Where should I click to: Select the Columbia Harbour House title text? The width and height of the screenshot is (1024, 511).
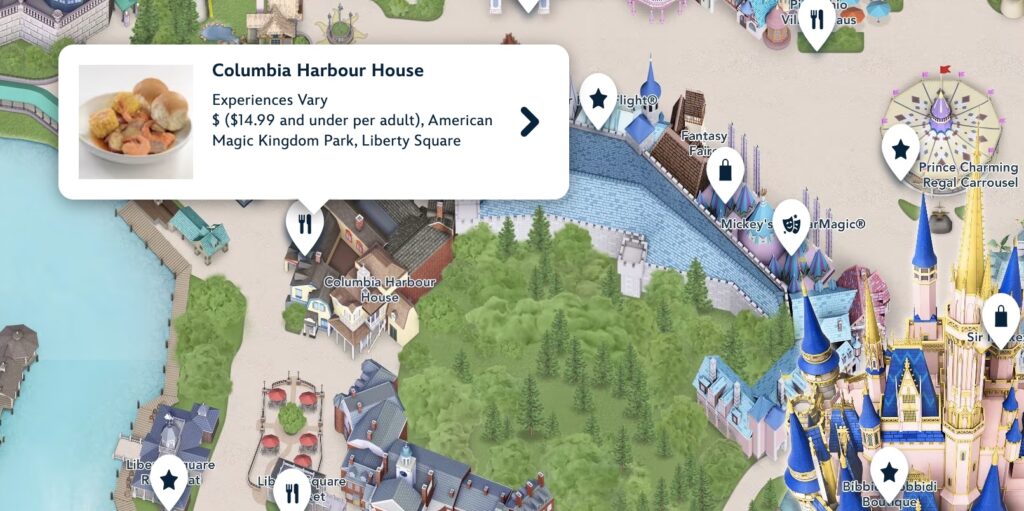click(x=318, y=71)
